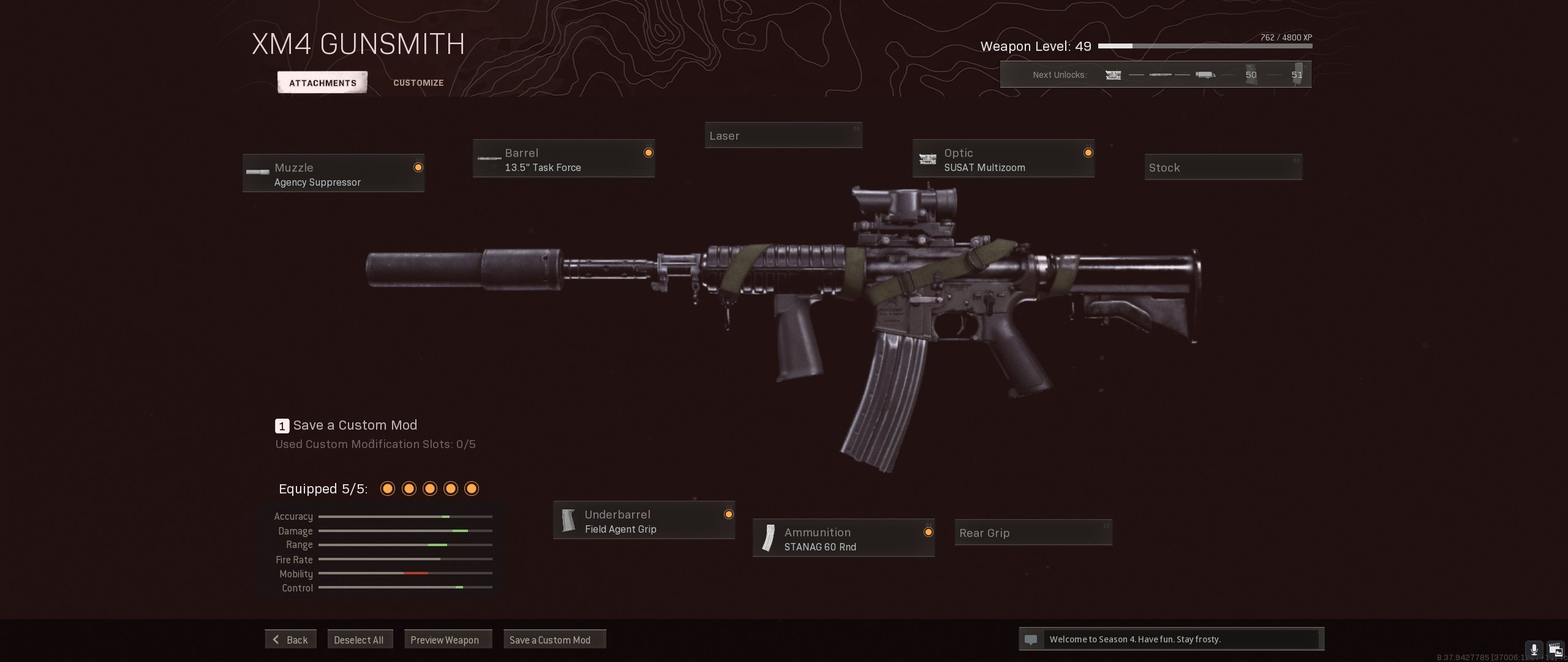The width and height of the screenshot is (1568, 662).
Task: Select the SUSAT Multizoom optic icon
Action: click(x=929, y=159)
